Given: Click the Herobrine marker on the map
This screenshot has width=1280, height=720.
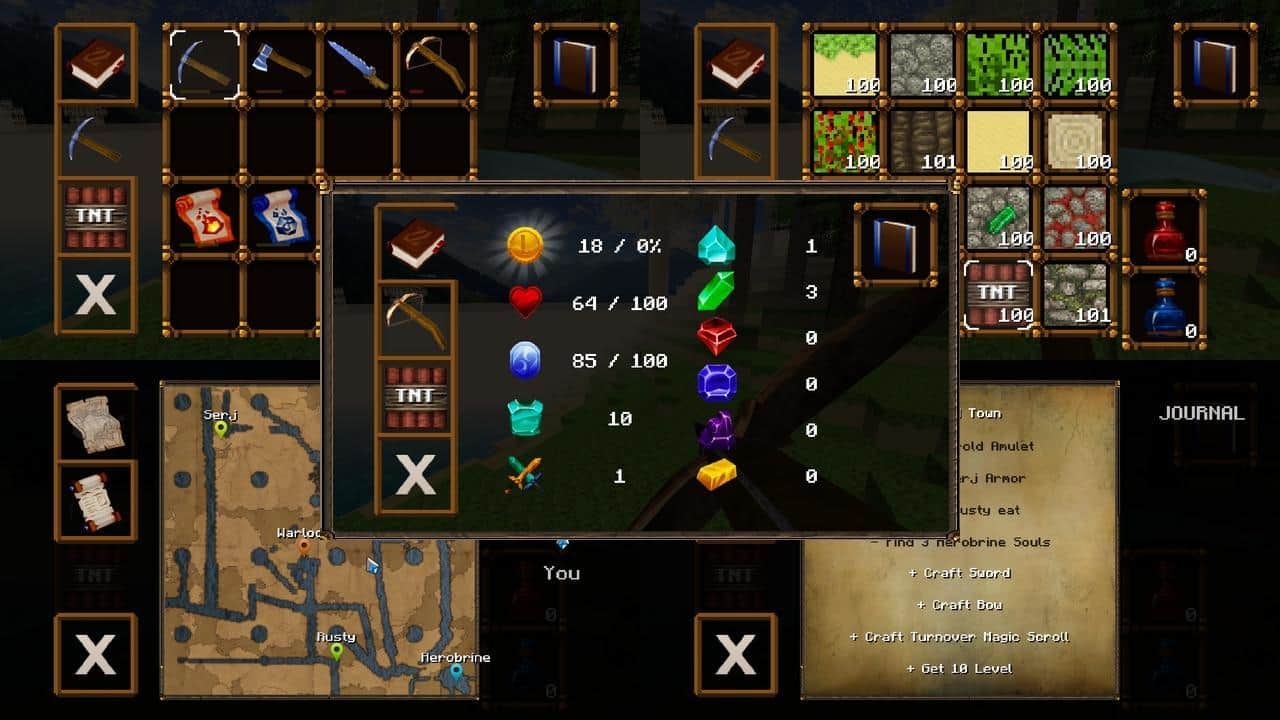Looking at the screenshot, I should click(456, 672).
